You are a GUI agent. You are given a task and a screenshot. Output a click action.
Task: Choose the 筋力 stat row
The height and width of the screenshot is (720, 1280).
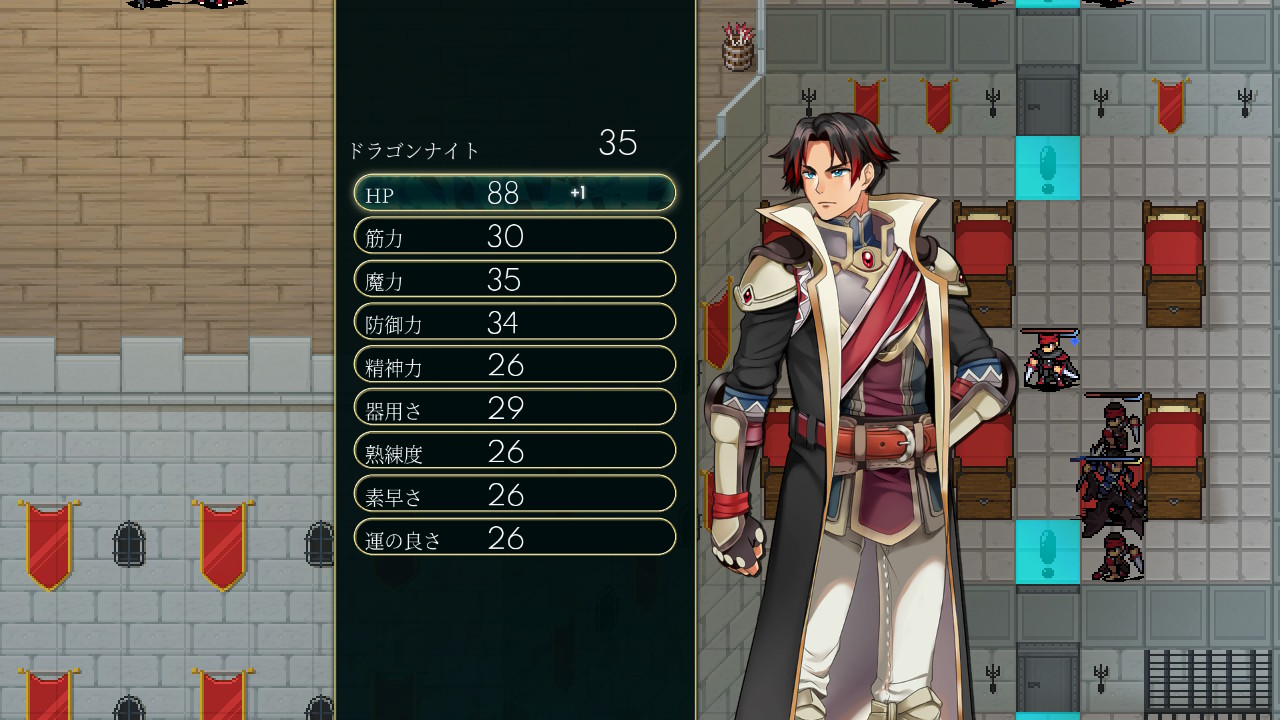(x=514, y=236)
